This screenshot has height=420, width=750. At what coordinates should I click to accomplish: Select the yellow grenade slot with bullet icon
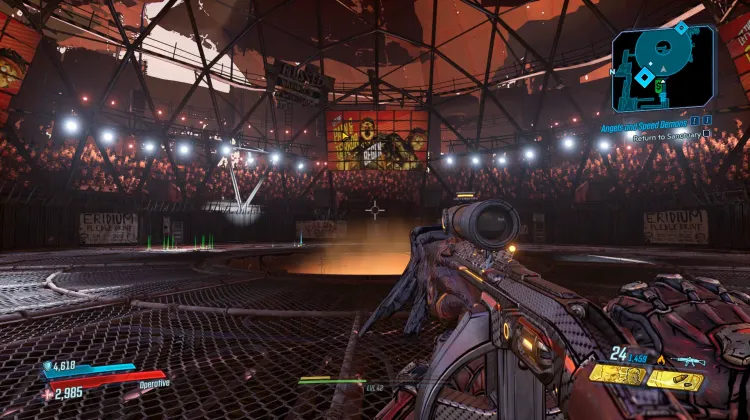pos(674,378)
